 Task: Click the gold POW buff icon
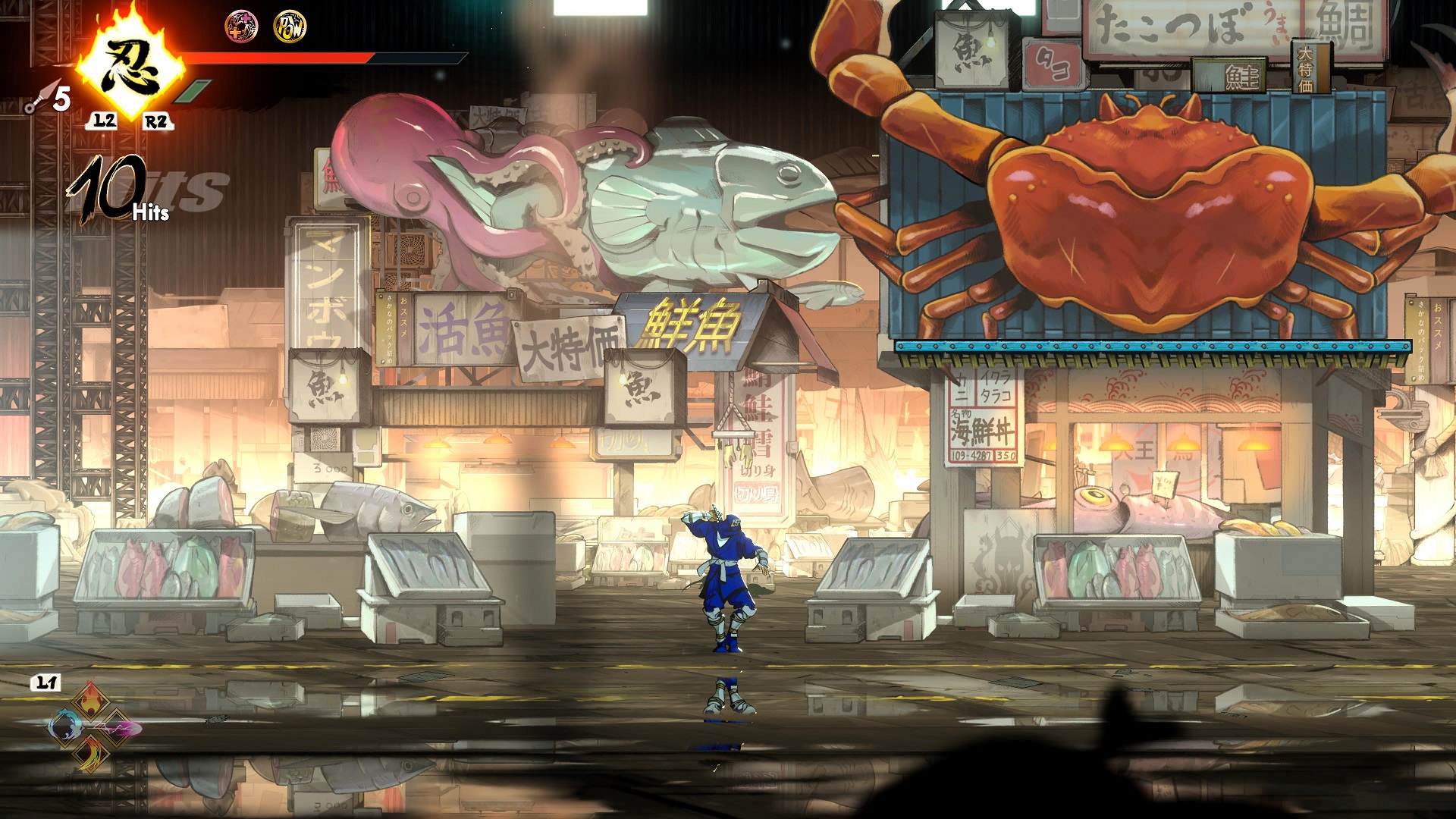[290, 27]
